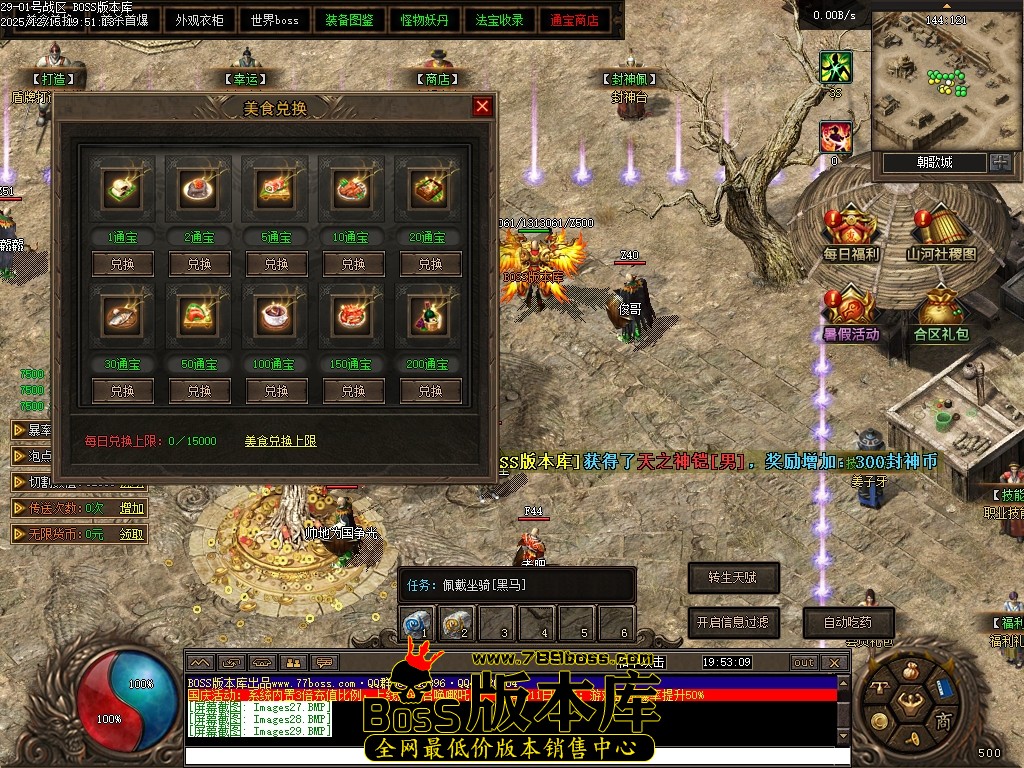Screen dimensions: 1024x768
Task: Open the money bag inventory icon
Action: click(x=910, y=670)
